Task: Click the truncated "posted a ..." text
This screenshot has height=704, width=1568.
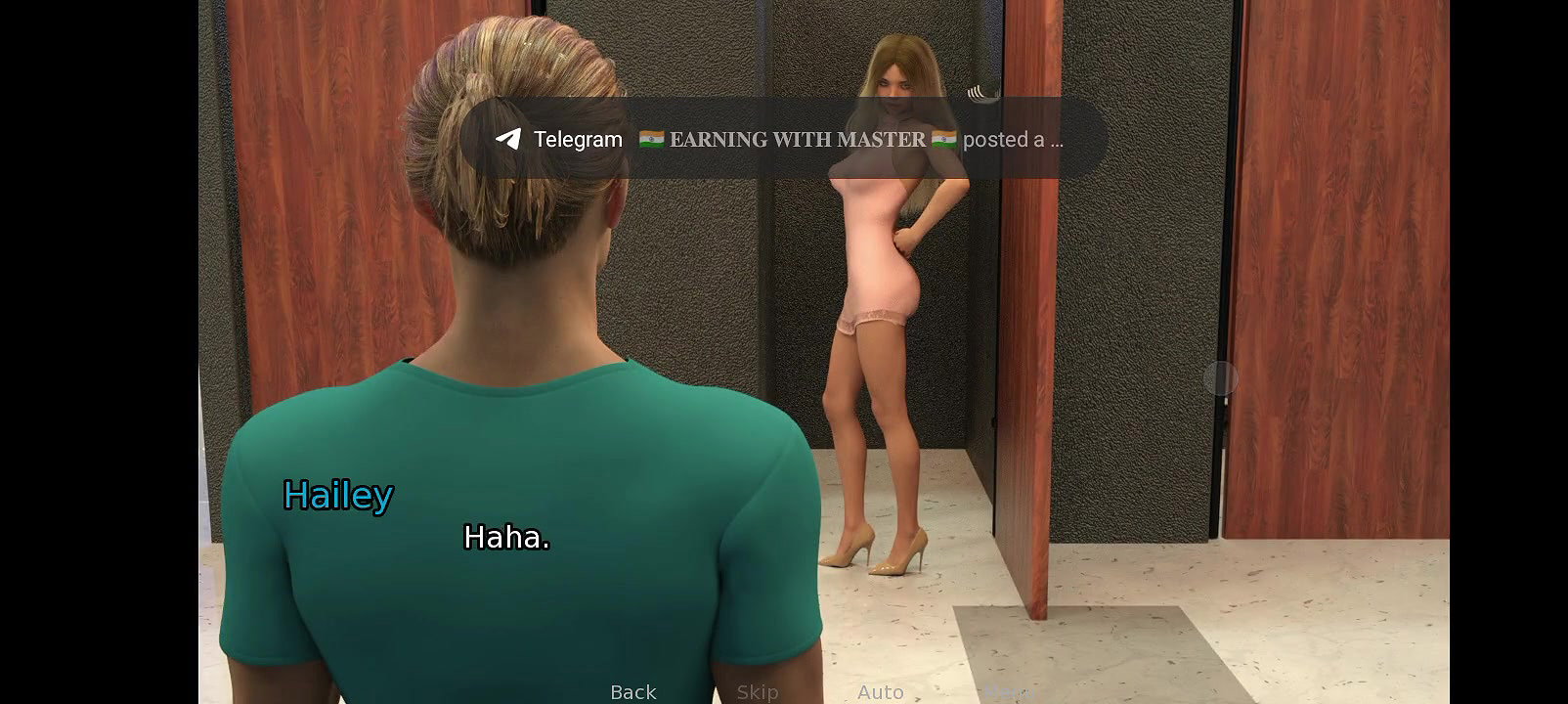Action: (1012, 139)
